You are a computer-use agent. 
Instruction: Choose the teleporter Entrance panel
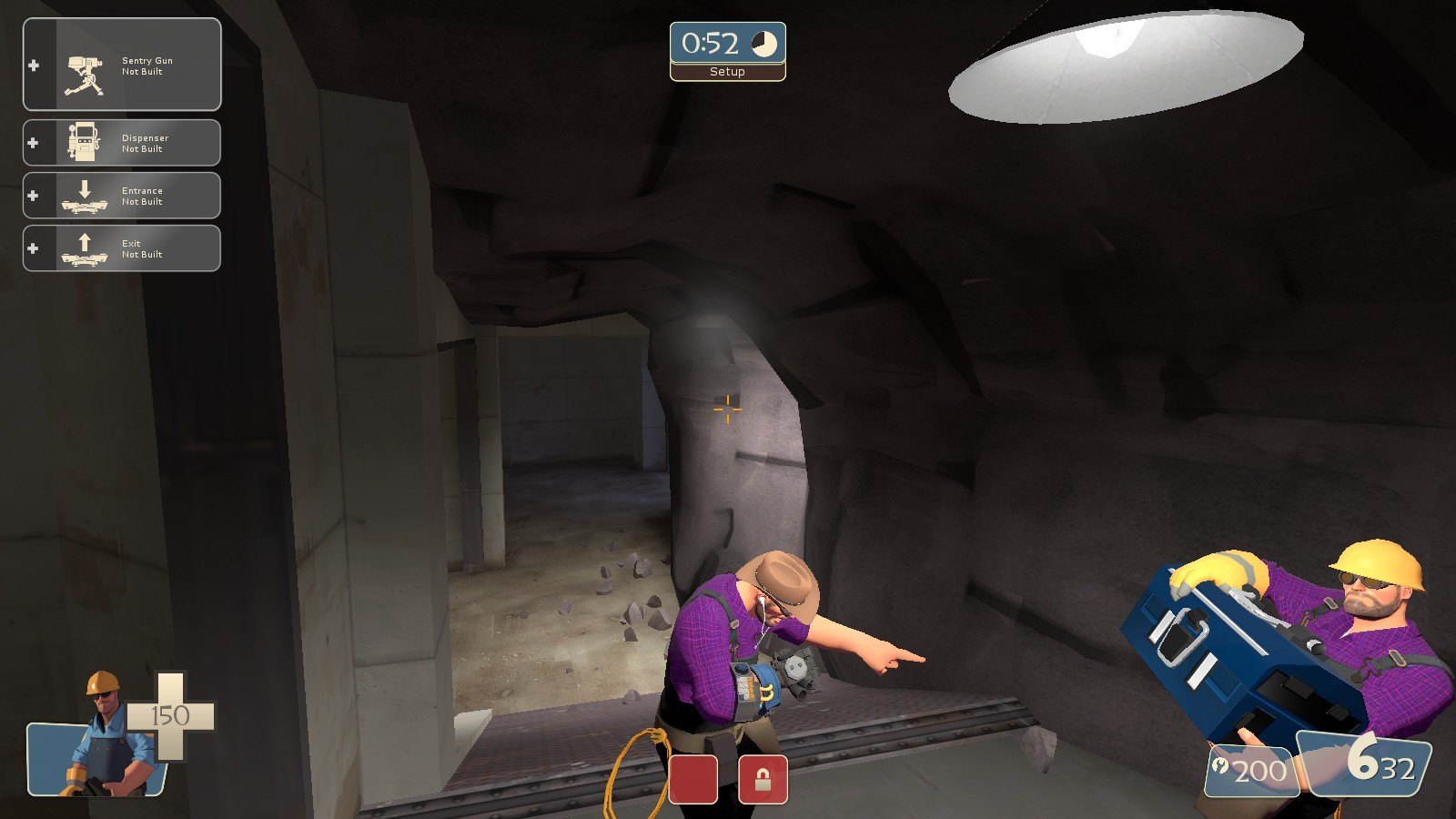(122, 196)
